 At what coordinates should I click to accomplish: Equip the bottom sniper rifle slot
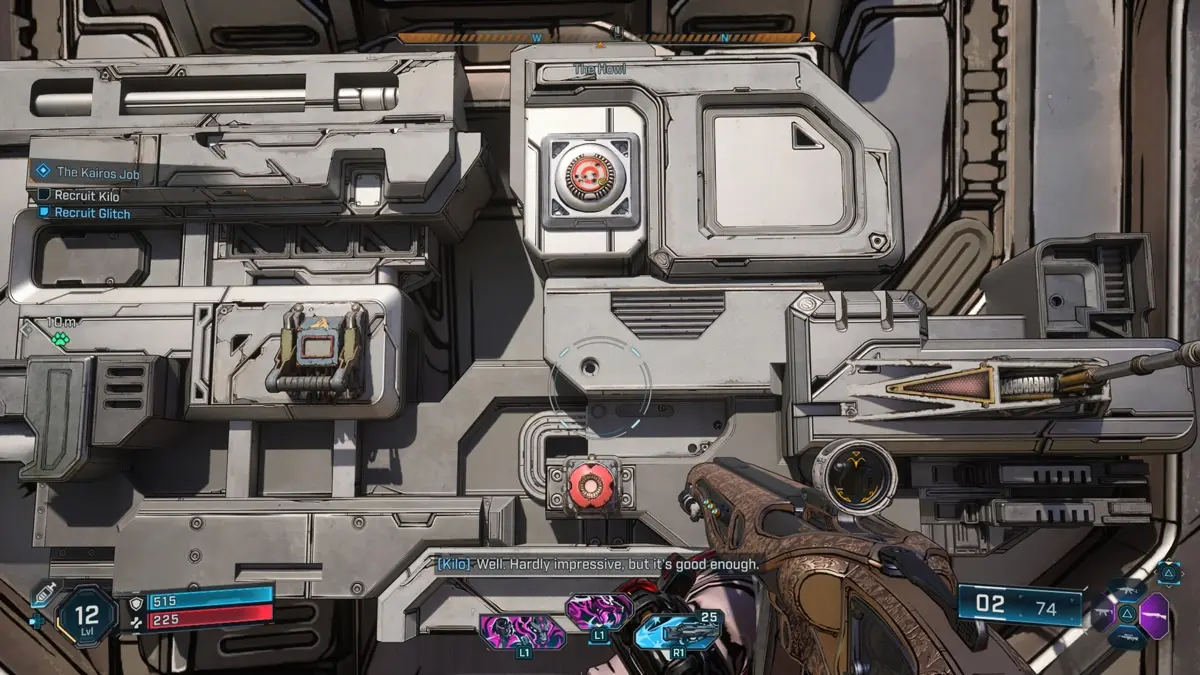(1126, 637)
